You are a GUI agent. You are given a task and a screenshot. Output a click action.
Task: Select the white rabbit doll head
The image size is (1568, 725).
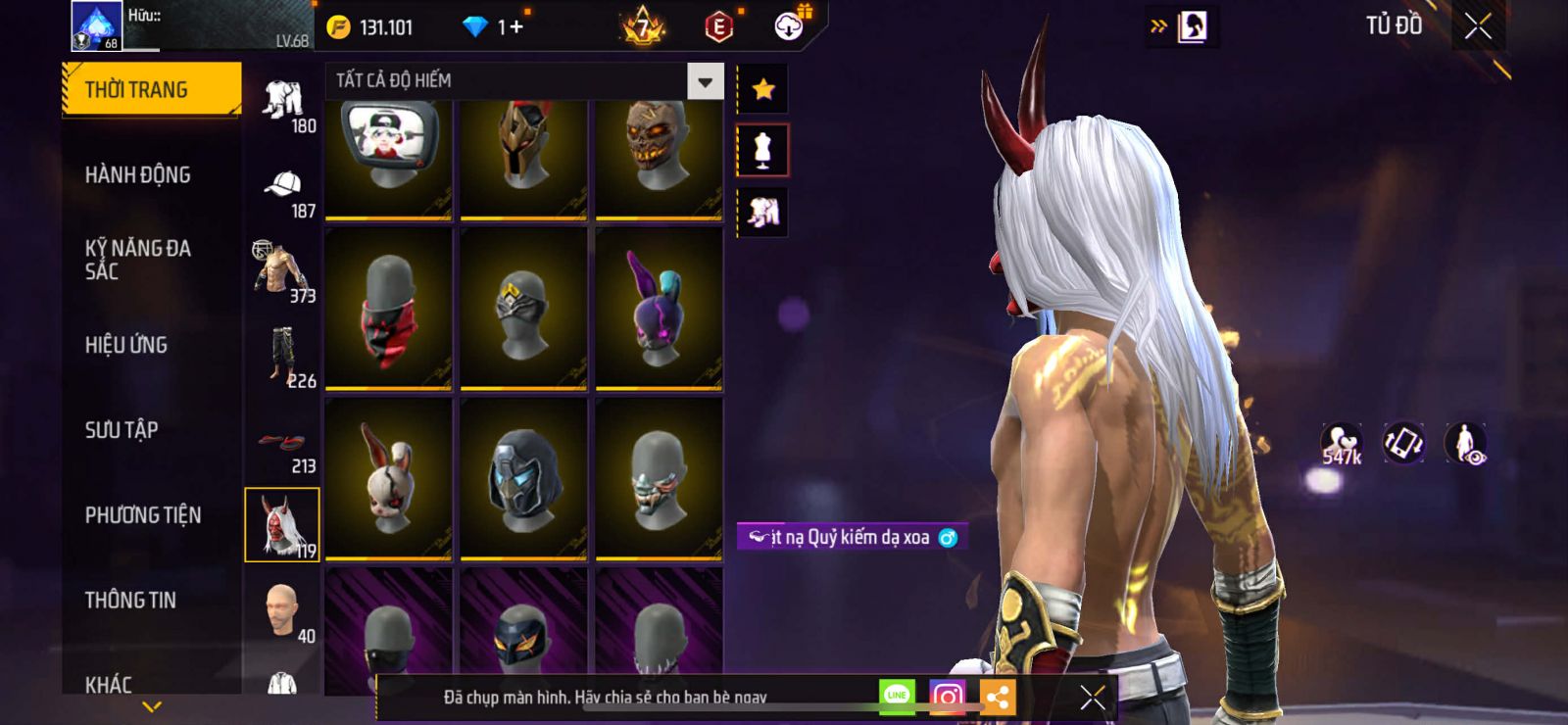click(389, 478)
